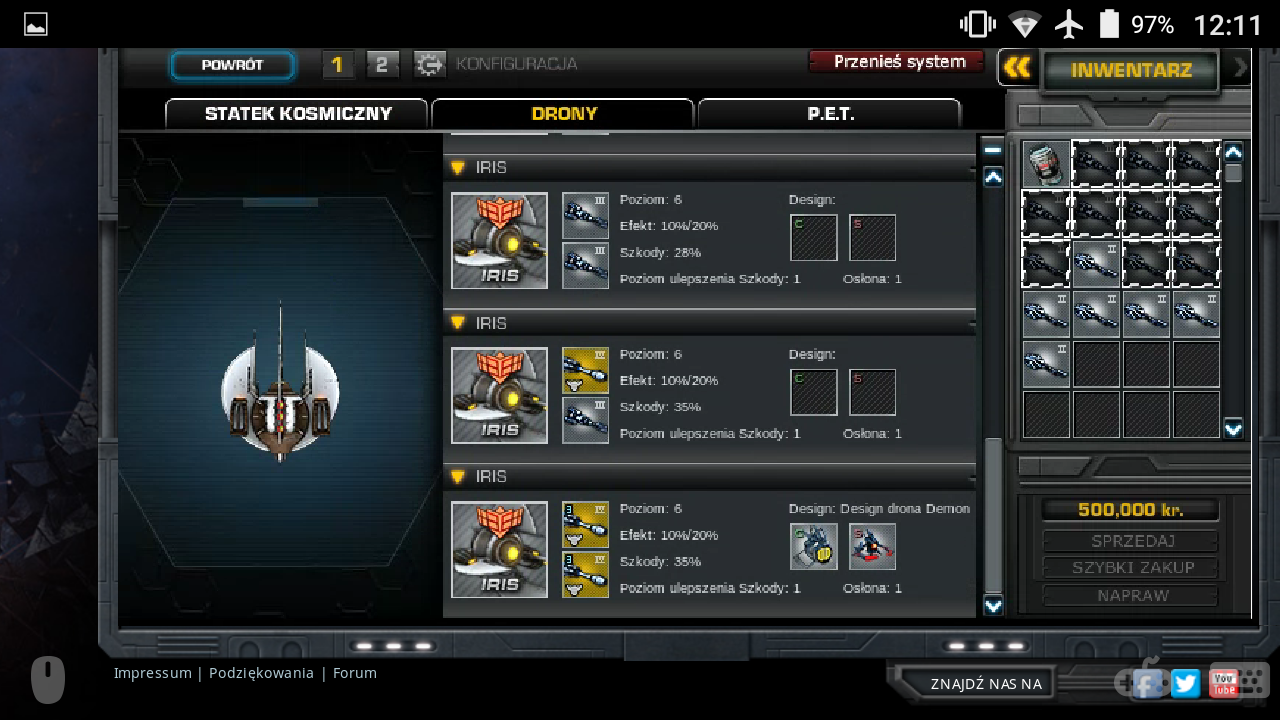The width and height of the screenshot is (1280, 720).
Task: Collapse the inventory with the yellow double arrow
Action: (x=1017, y=68)
